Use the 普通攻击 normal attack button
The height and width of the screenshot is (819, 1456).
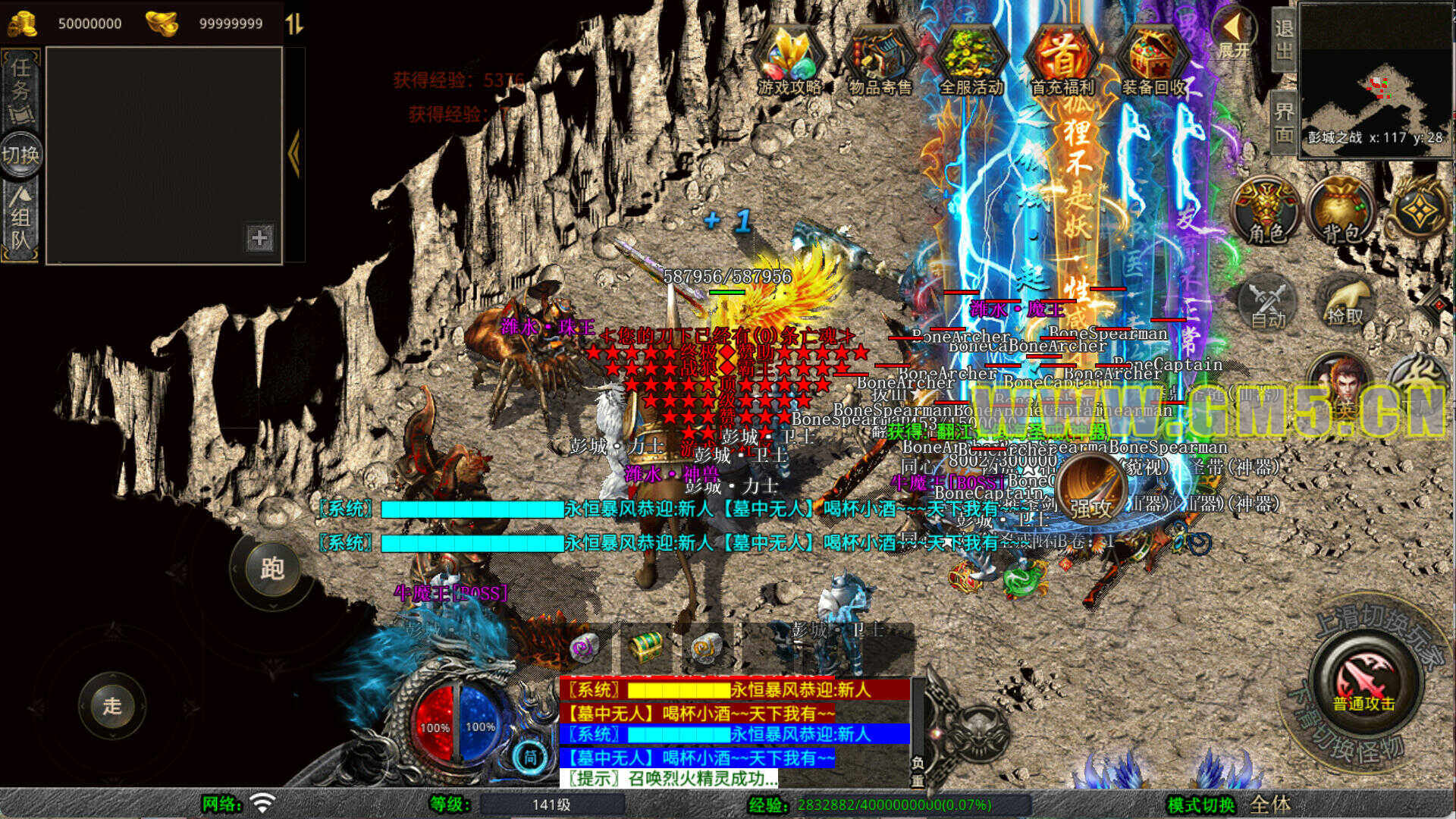tap(1364, 679)
